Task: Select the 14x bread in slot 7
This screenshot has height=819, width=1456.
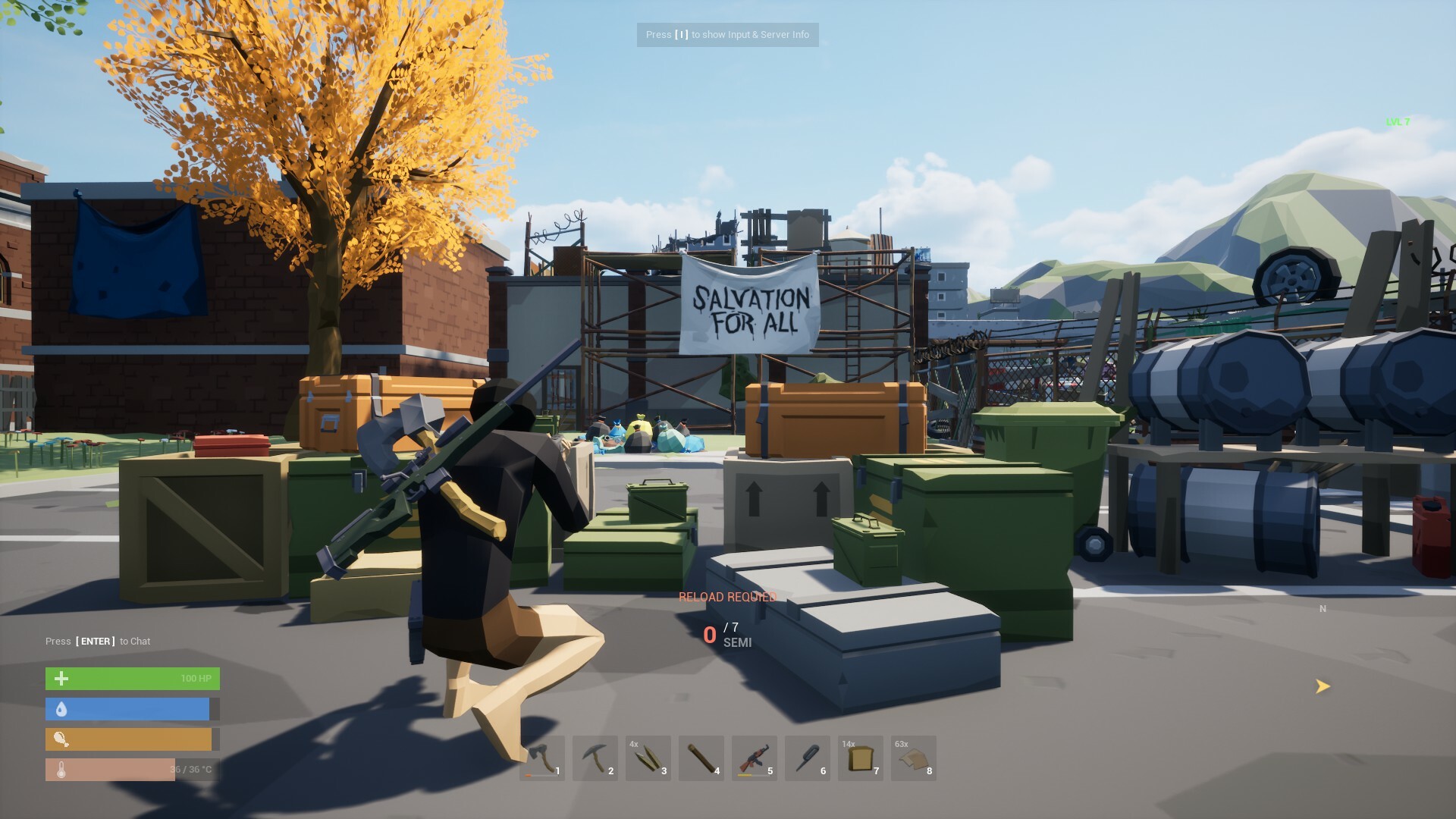Action: coord(861,758)
